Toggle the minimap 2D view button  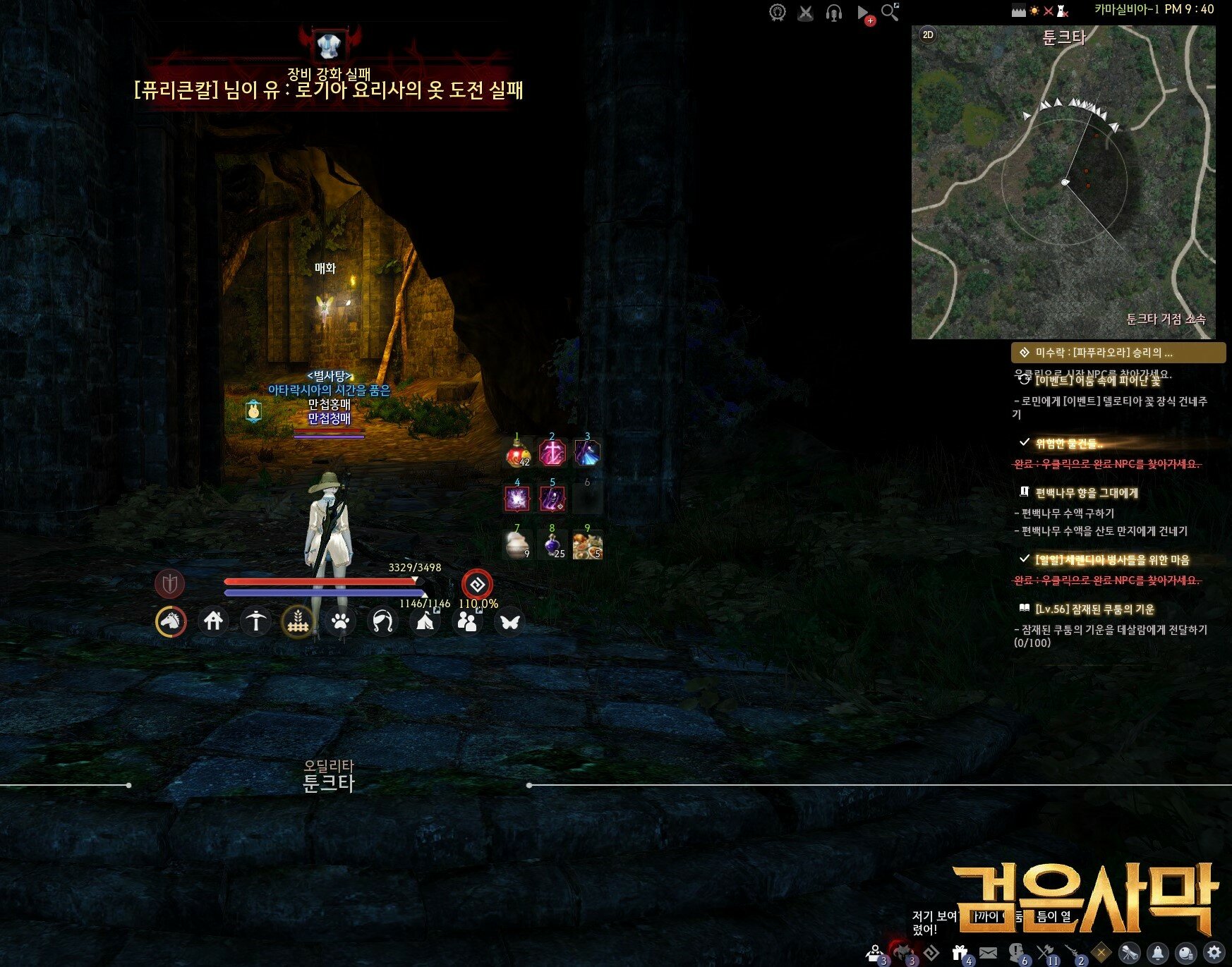(x=928, y=35)
